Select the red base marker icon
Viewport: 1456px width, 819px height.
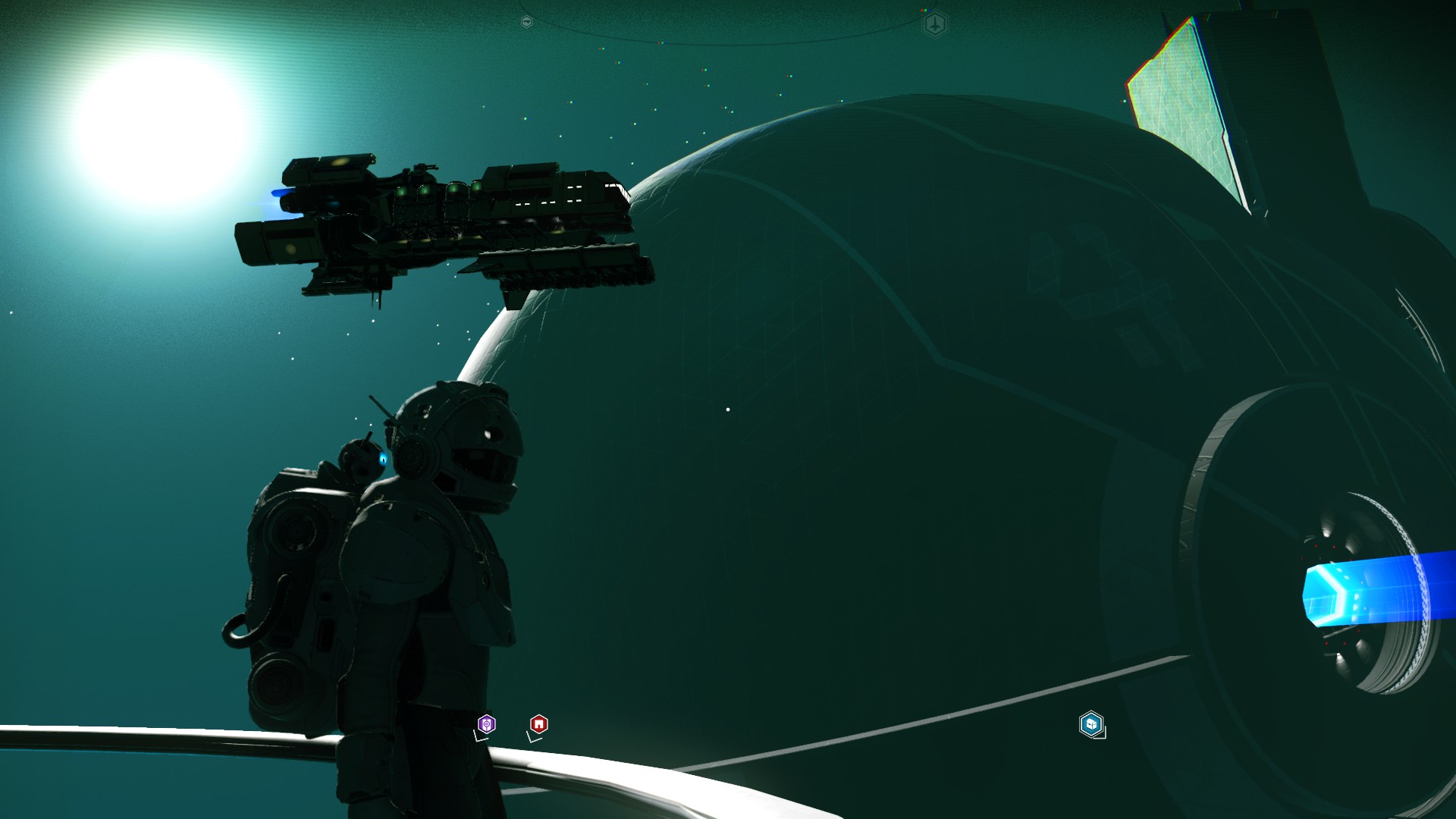(538, 724)
